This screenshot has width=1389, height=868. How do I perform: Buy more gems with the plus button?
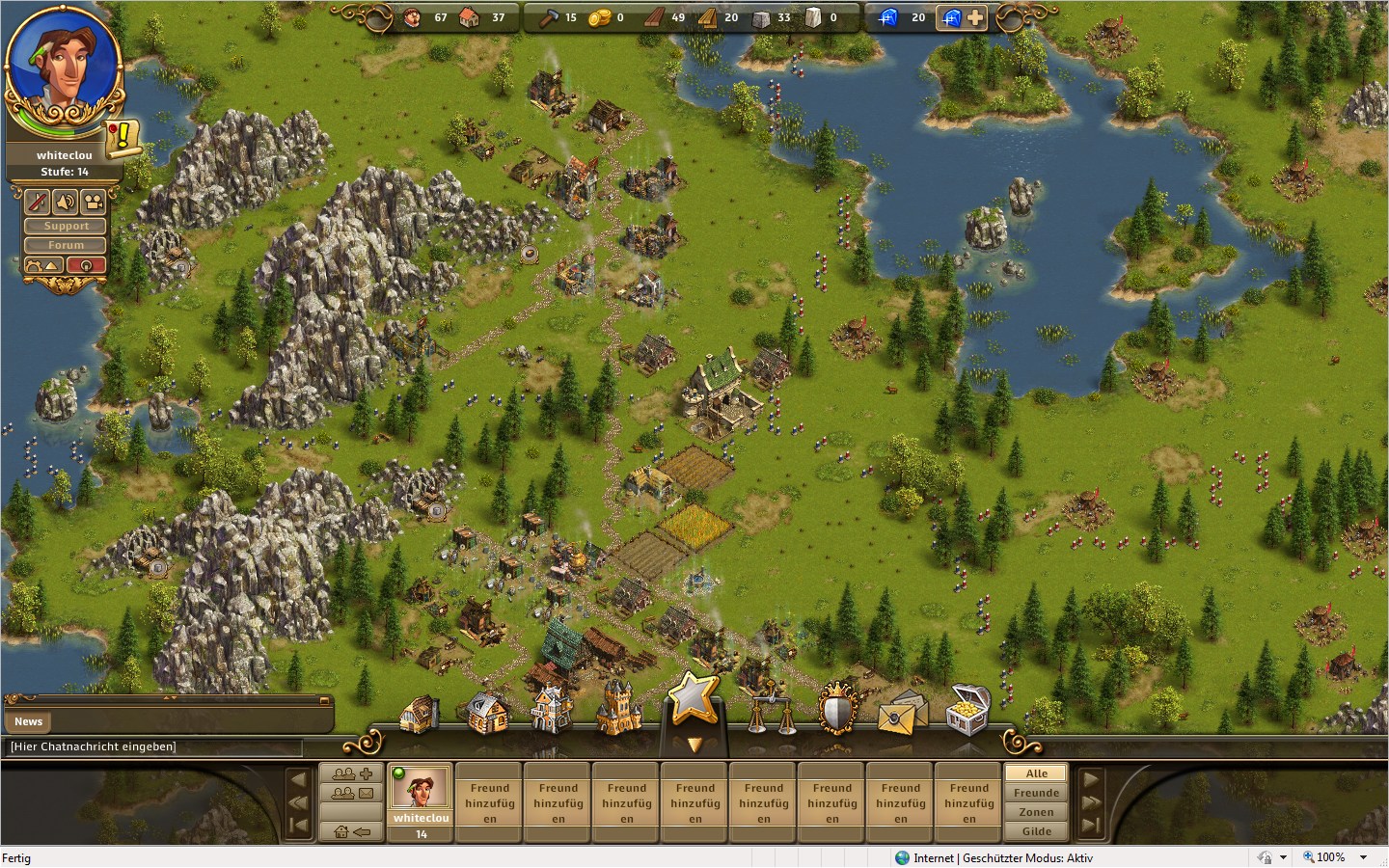pyautogui.click(x=975, y=17)
